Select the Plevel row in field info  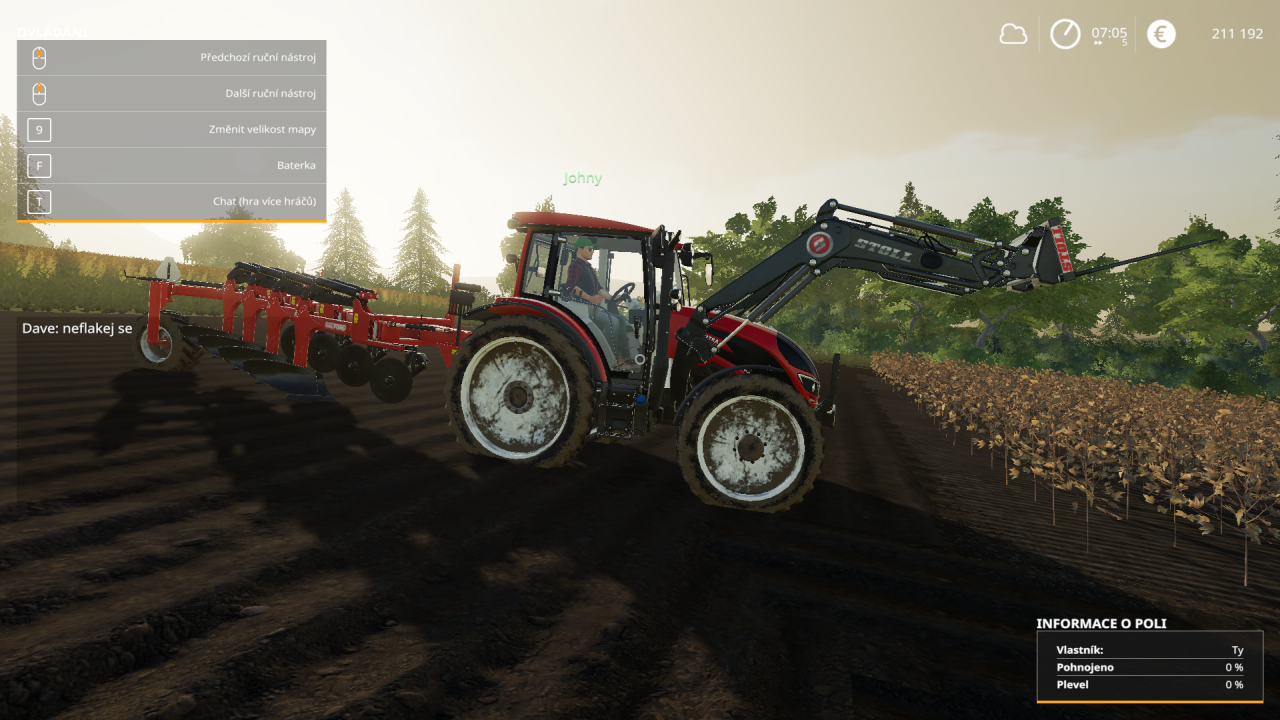click(x=1148, y=685)
